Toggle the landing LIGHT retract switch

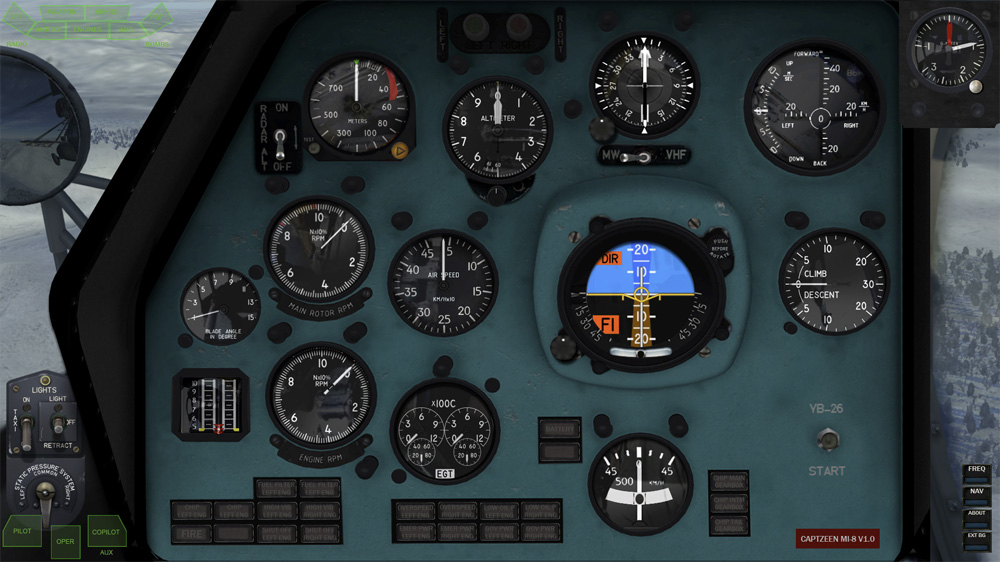59,423
